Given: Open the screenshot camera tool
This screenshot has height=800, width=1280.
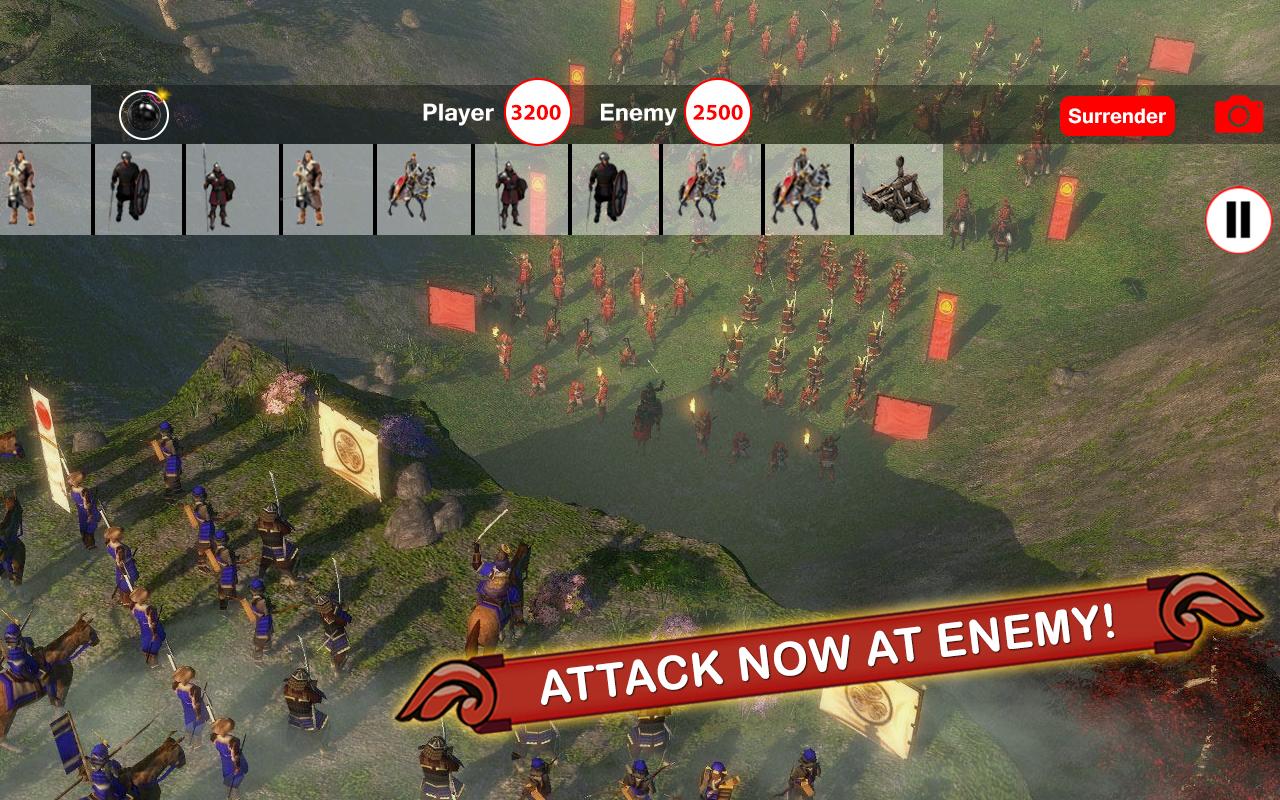Looking at the screenshot, I should 1240,115.
